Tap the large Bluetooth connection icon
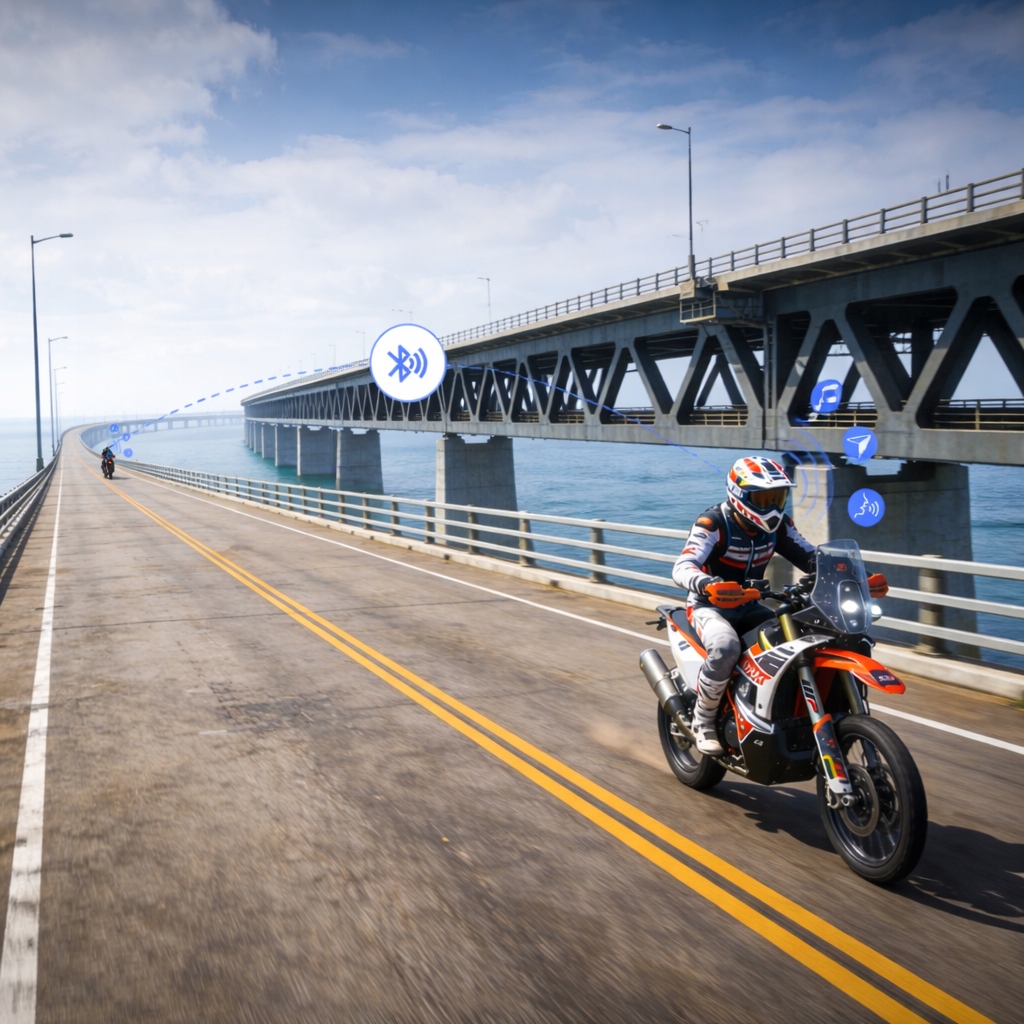Screen dimensions: 1024x1024 (x=408, y=363)
